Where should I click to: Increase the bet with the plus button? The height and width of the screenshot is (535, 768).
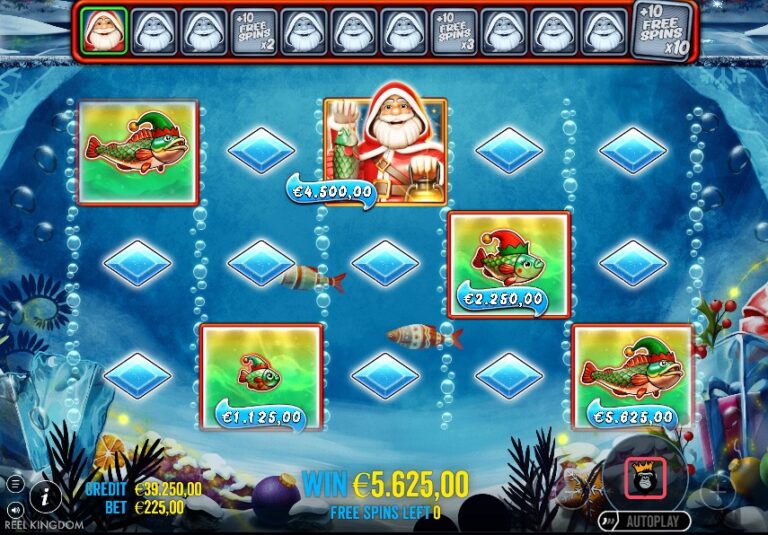pos(717,490)
